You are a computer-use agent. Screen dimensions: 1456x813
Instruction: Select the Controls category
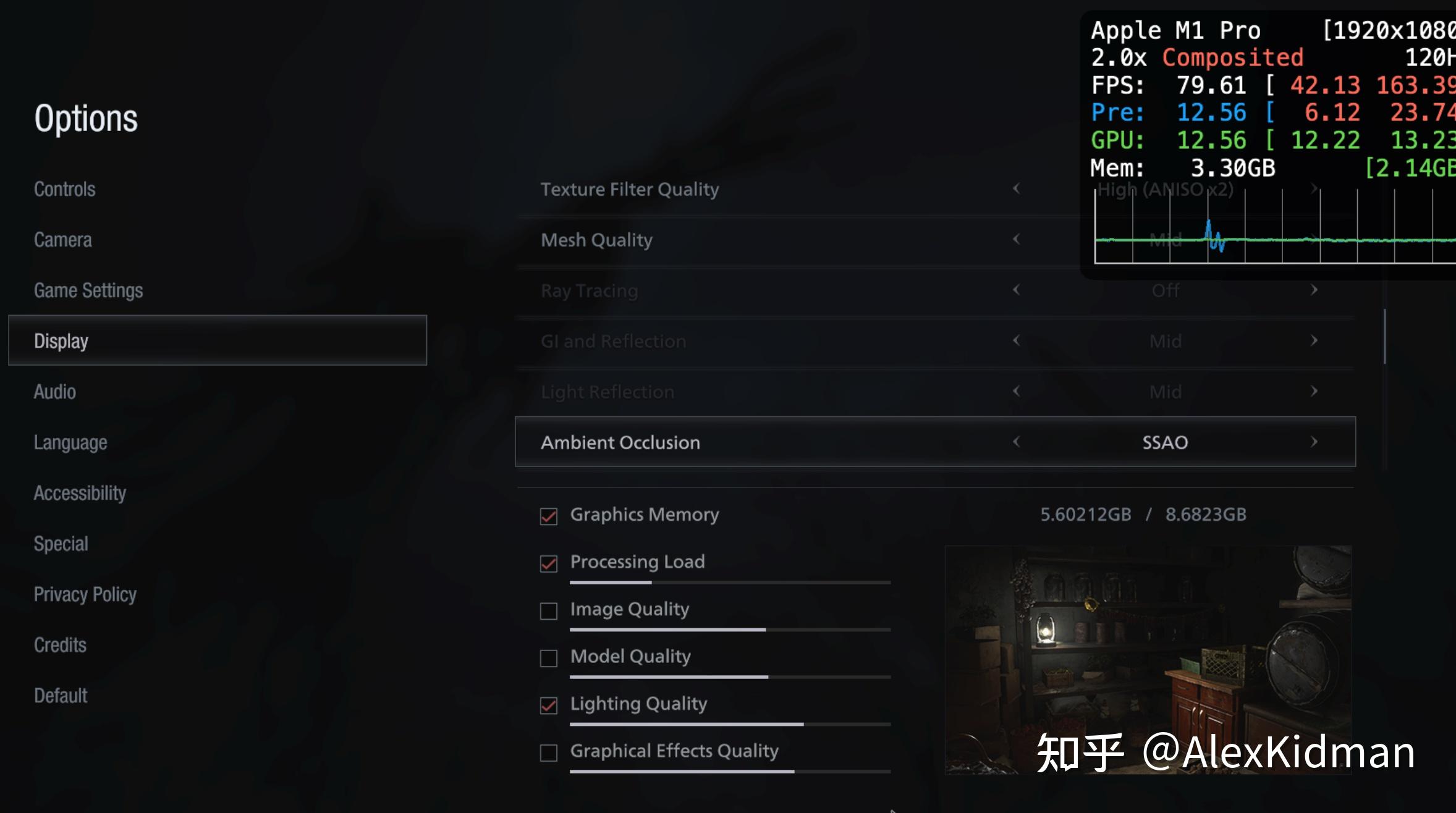[x=64, y=189]
